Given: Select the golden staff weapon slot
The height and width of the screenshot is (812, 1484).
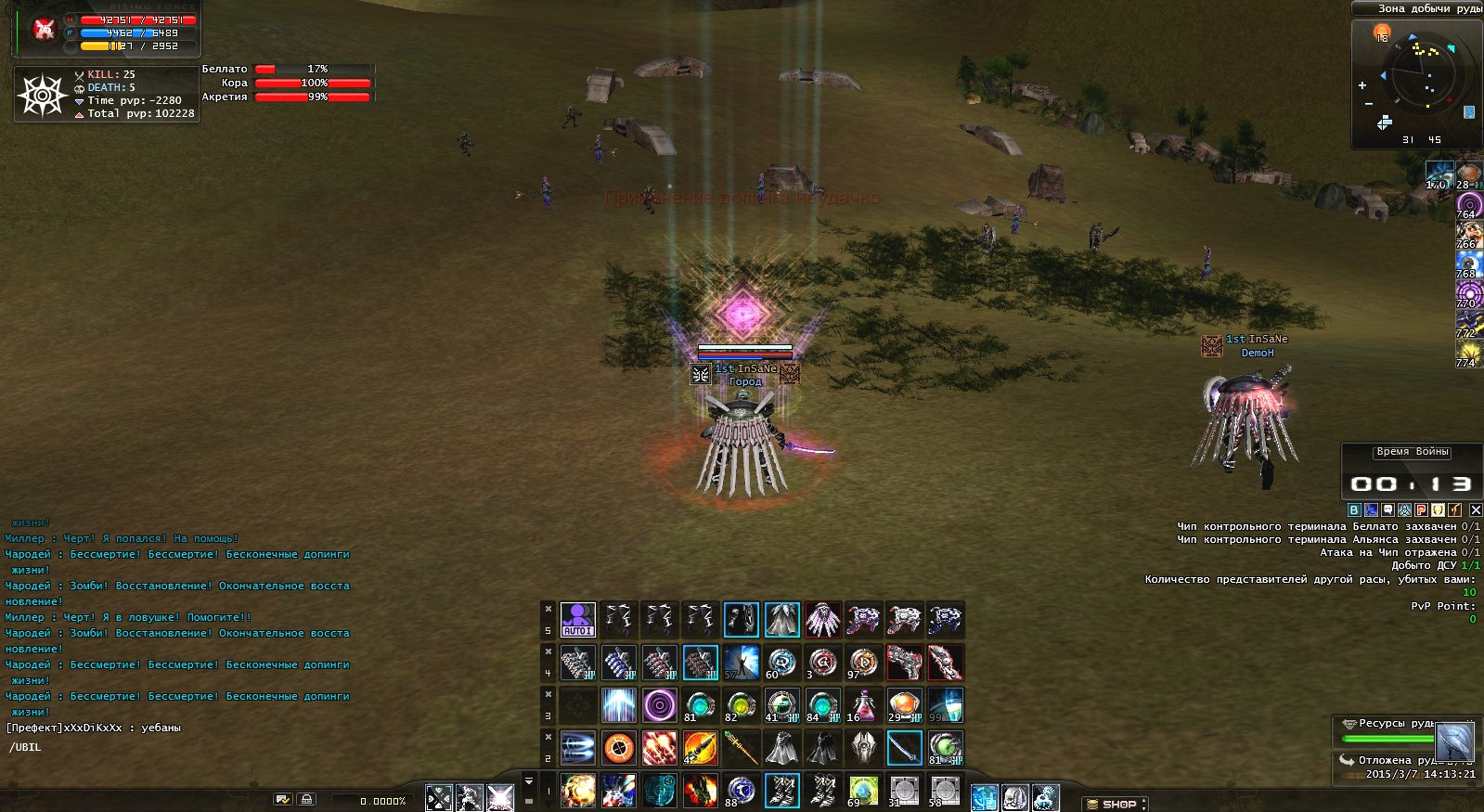Looking at the screenshot, I should click(741, 747).
